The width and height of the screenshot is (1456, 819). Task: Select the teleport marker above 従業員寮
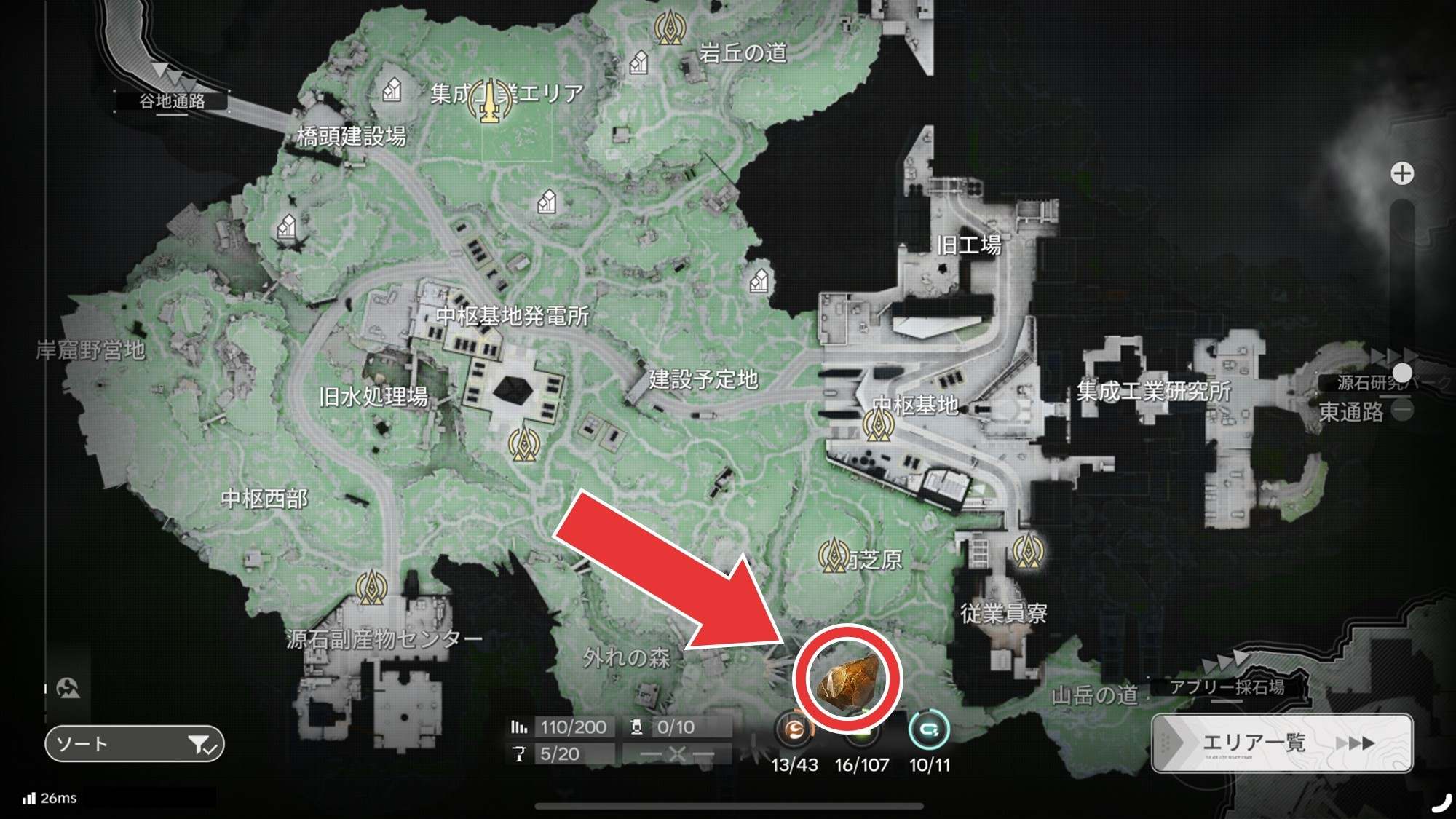click(1027, 551)
